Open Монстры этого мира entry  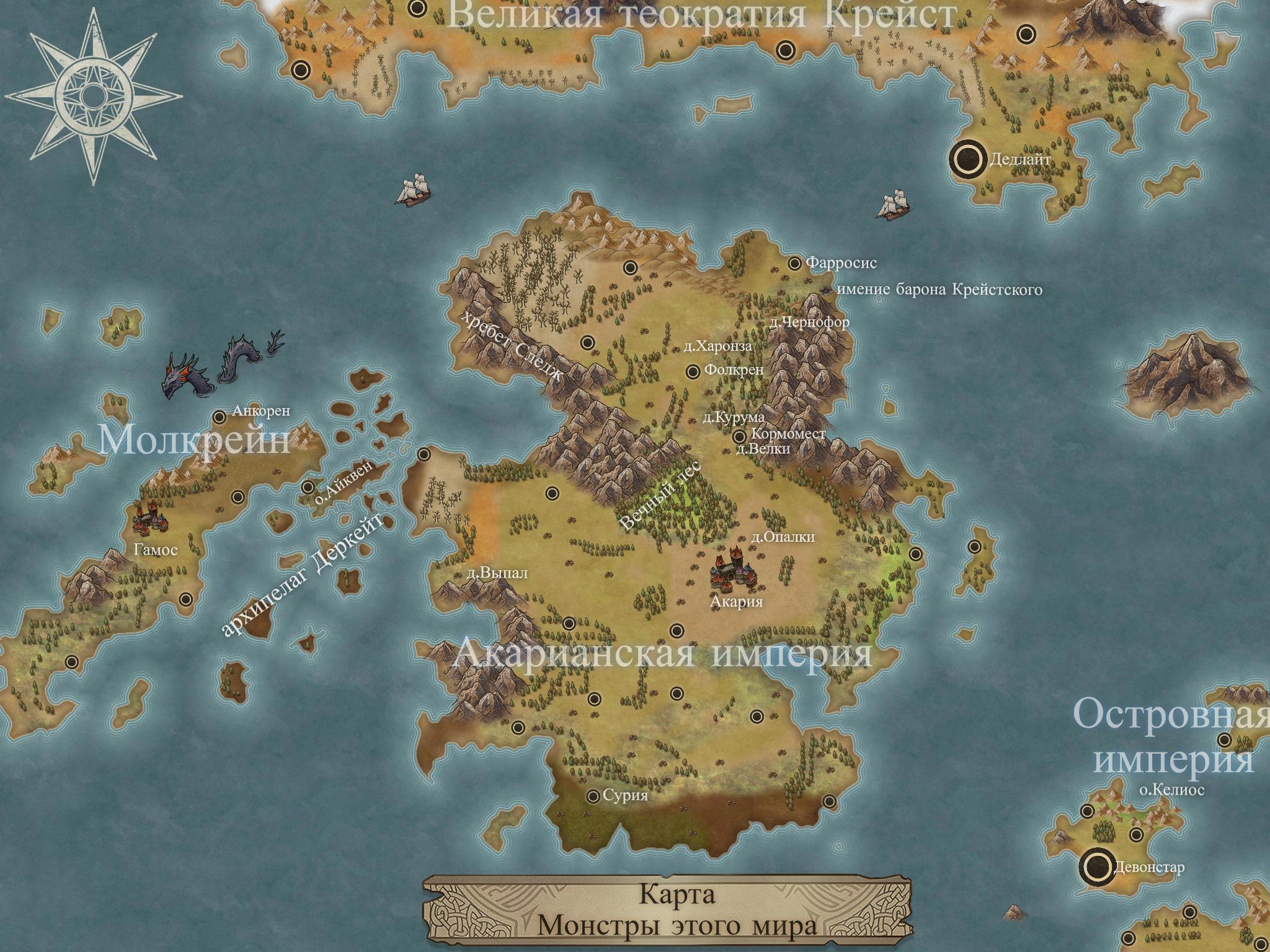677,926
